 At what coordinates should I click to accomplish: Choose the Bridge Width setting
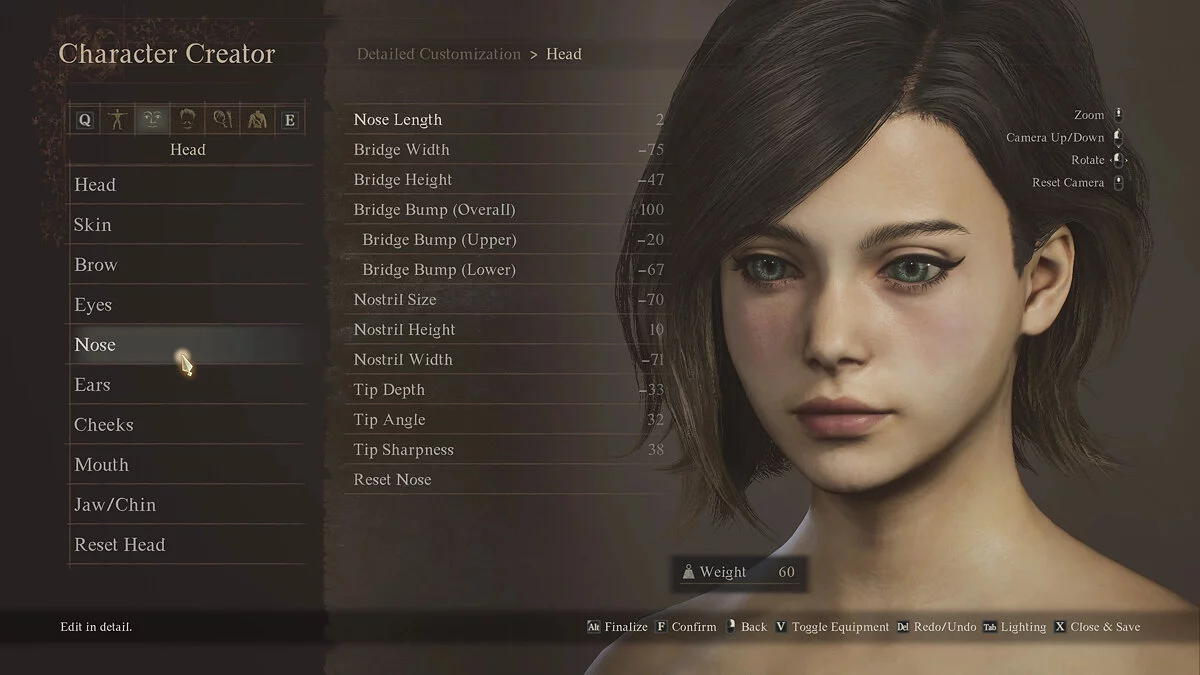pyautogui.click(x=402, y=150)
